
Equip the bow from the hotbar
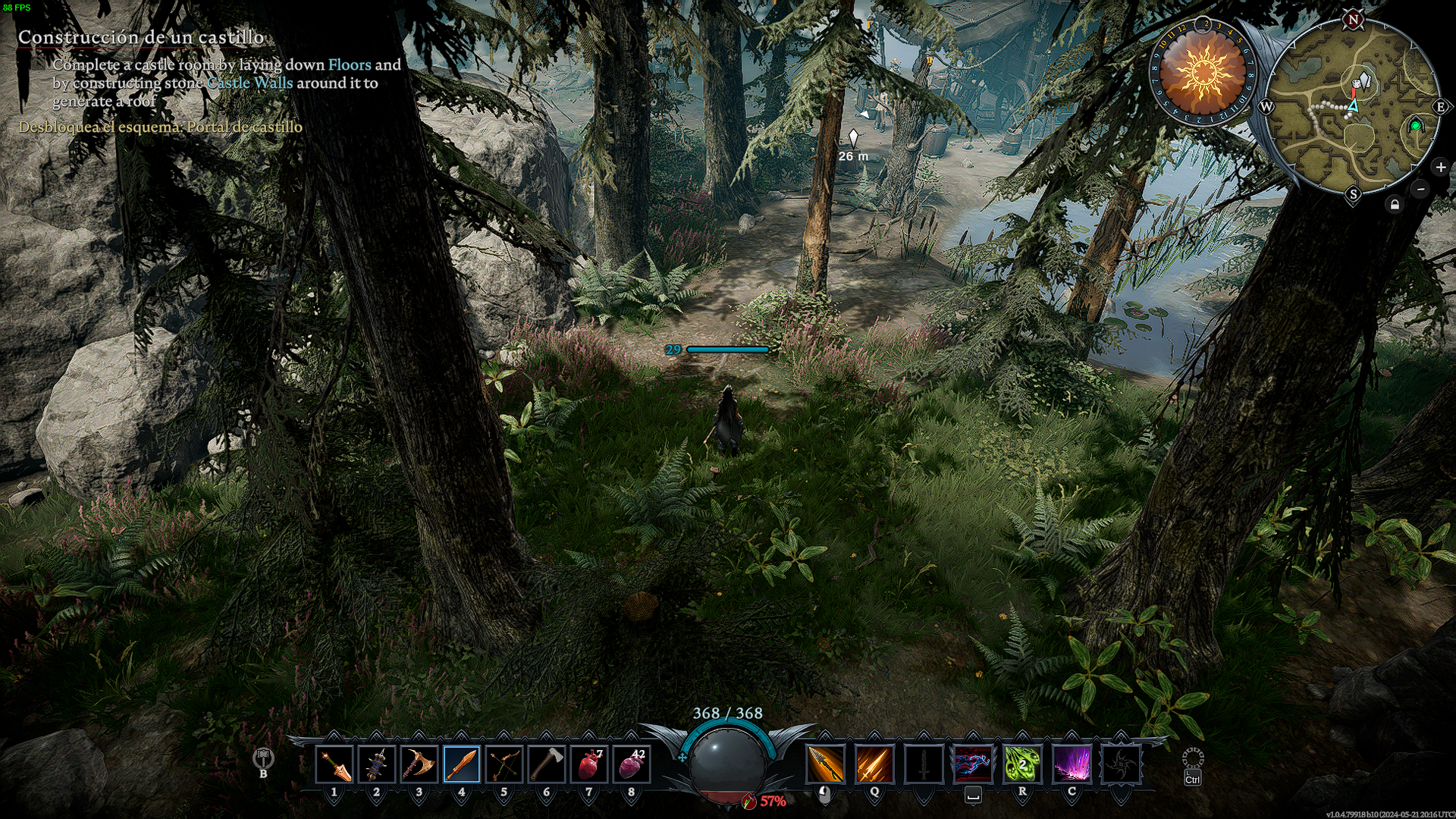click(x=504, y=764)
